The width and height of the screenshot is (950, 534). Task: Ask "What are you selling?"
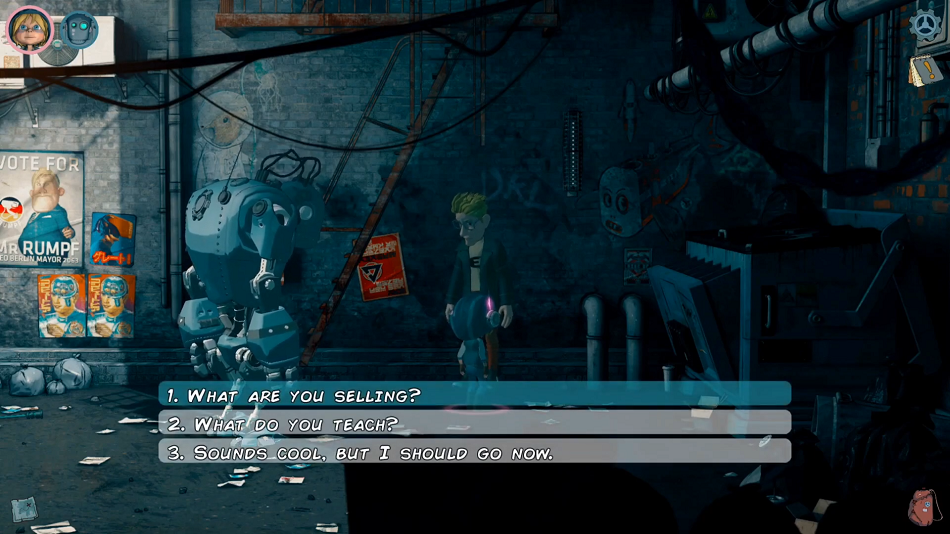coord(474,395)
